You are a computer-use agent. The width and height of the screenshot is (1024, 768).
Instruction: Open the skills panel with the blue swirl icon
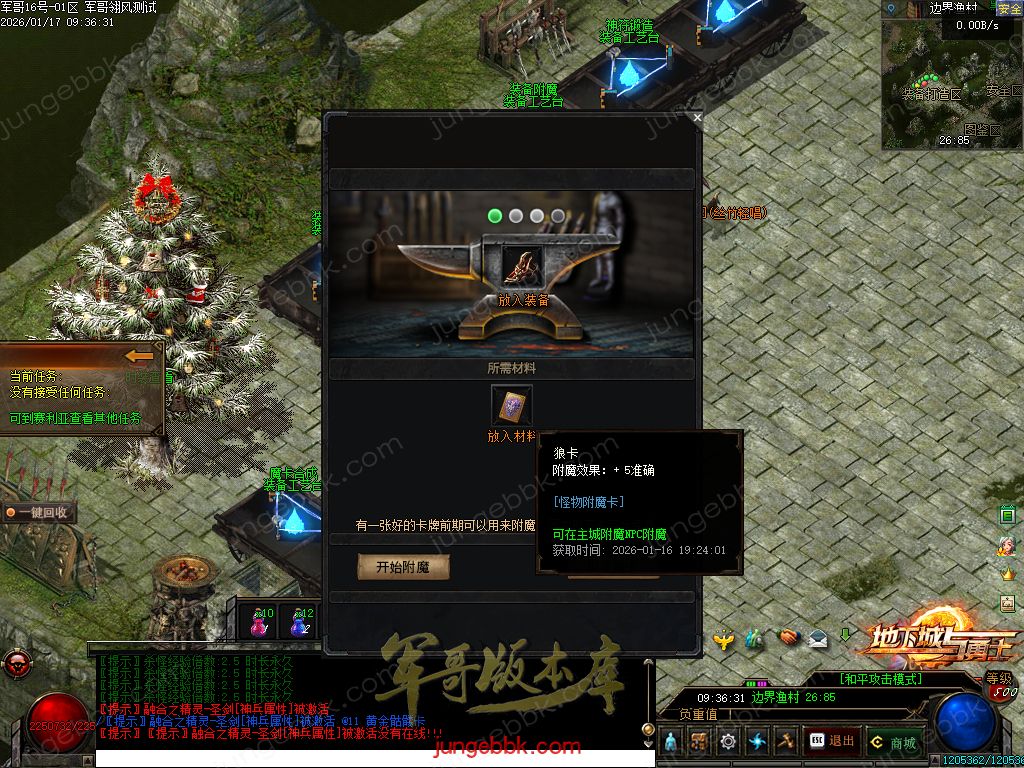pos(756,742)
